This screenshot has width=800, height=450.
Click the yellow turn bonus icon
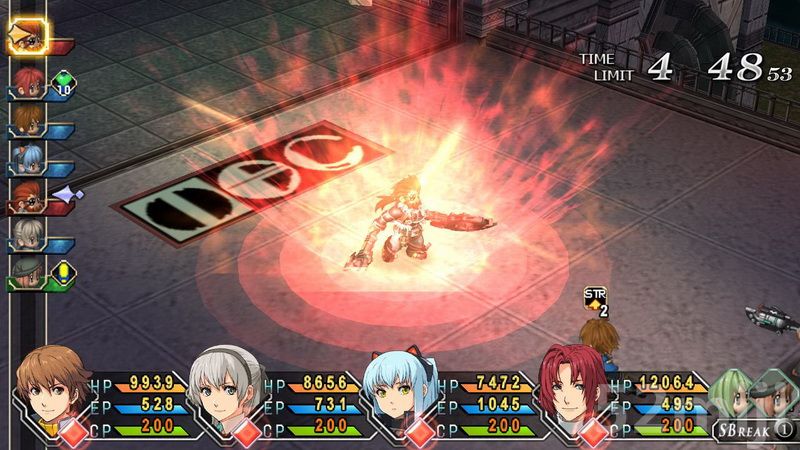click(66, 270)
